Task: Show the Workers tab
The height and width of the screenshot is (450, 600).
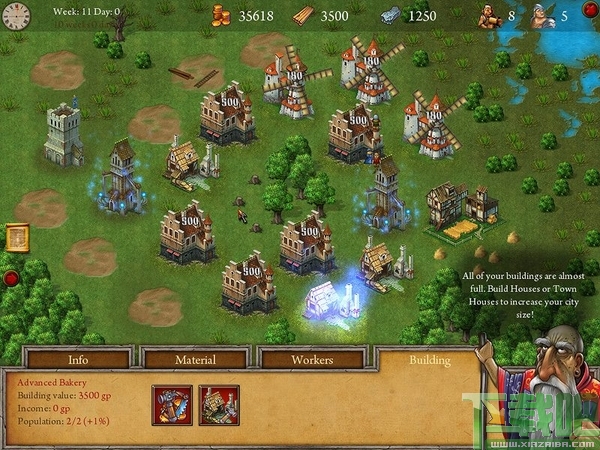Action: (312, 359)
